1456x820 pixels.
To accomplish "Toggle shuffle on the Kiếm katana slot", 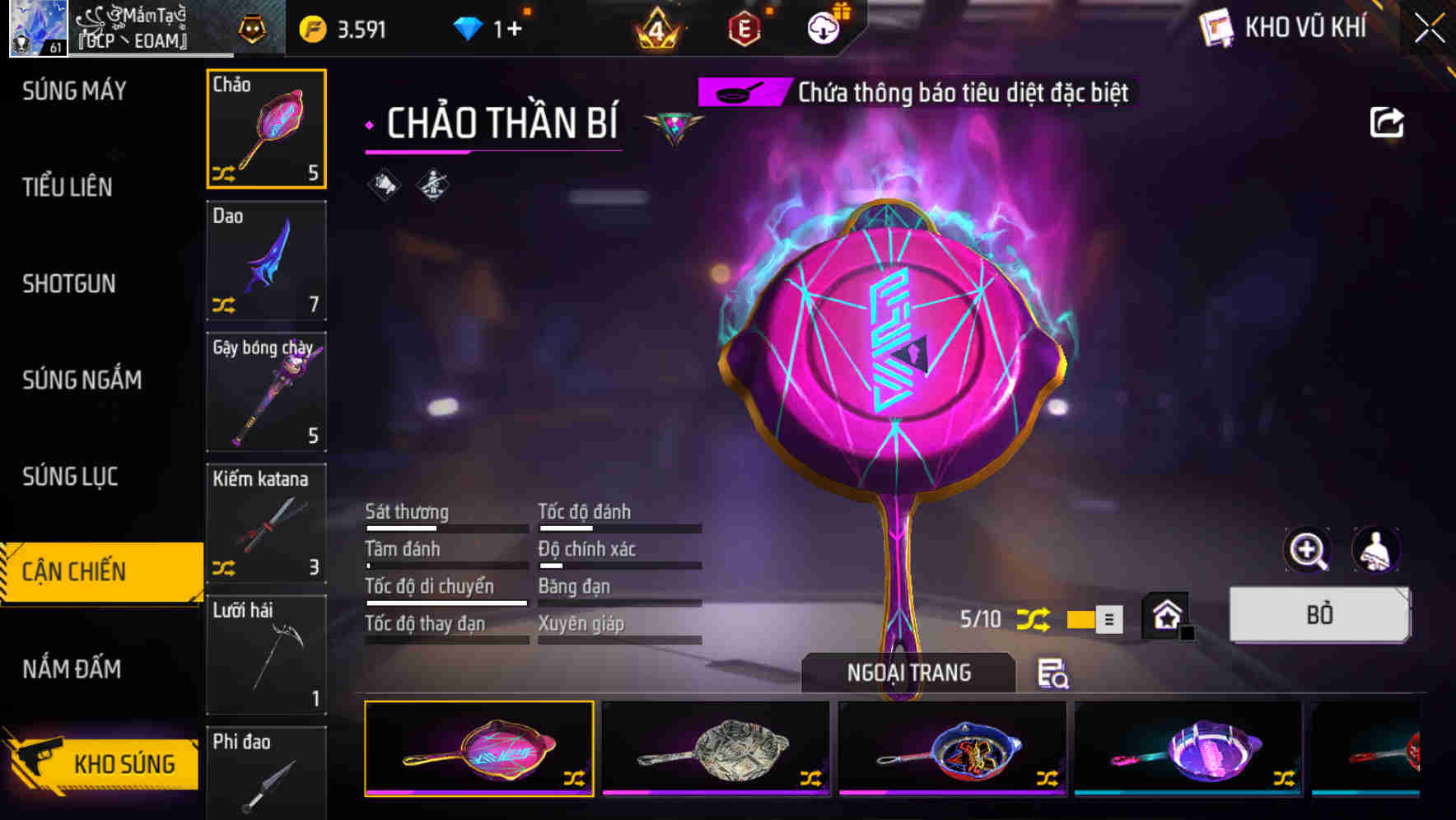I will pyautogui.click(x=226, y=568).
